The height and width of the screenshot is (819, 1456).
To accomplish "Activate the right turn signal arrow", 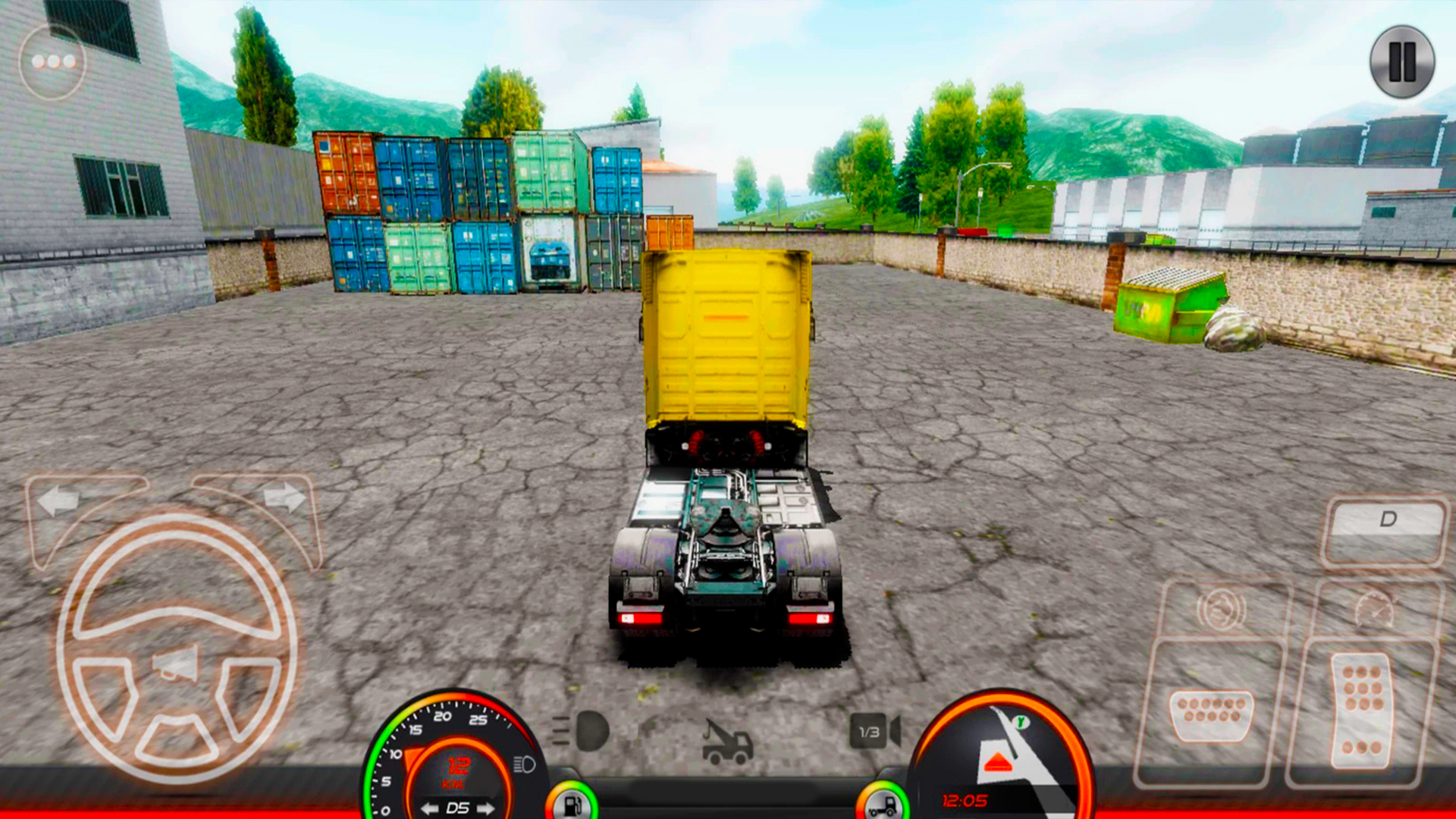I will 285,497.
